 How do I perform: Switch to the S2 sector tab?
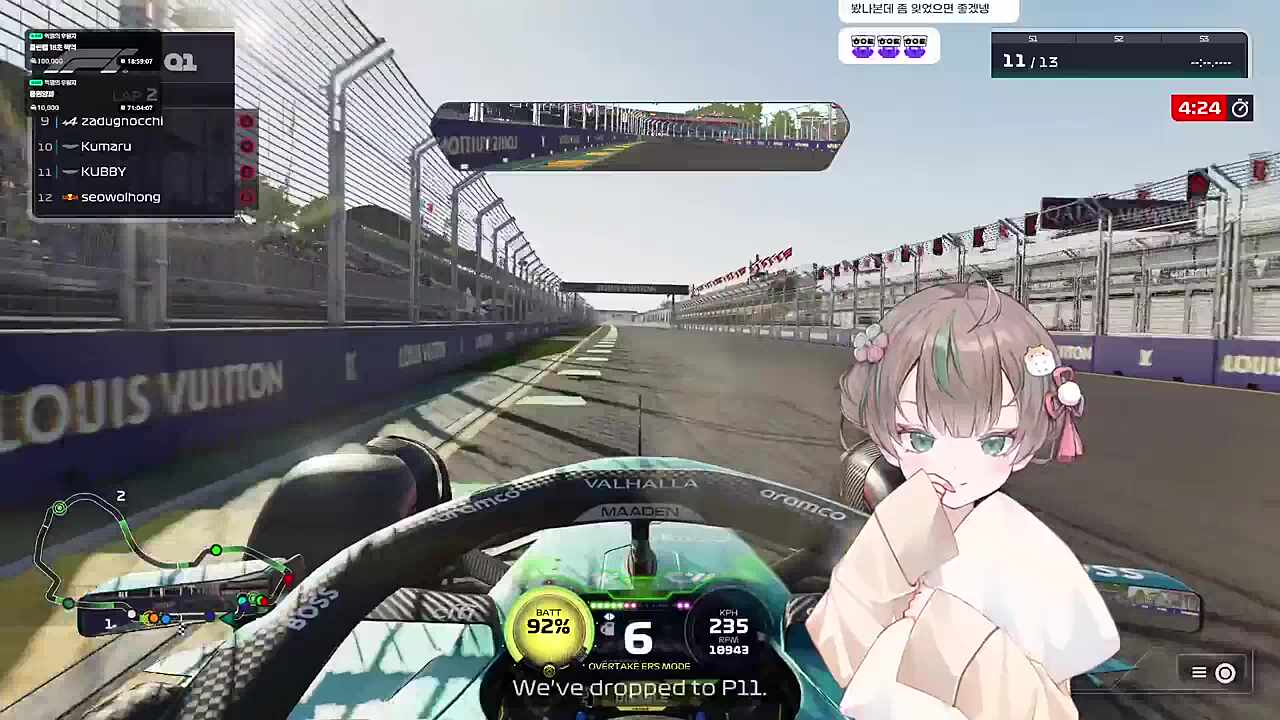pyautogui.click(x=1118, y=39)
